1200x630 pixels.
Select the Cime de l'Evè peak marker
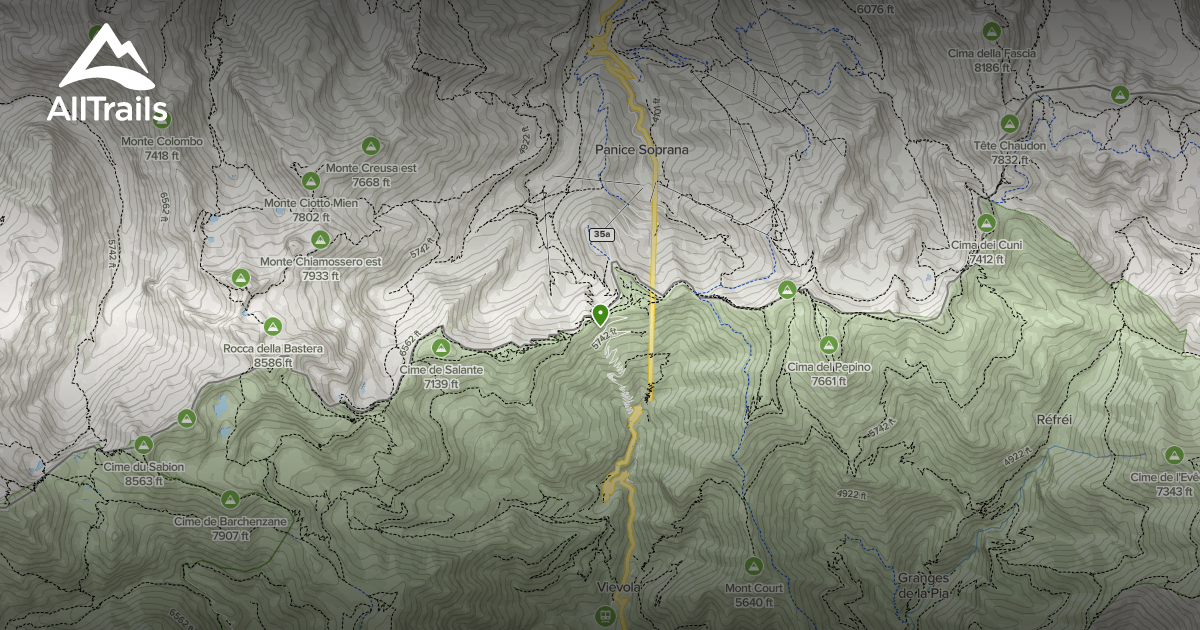click(x=1175, y=455)
